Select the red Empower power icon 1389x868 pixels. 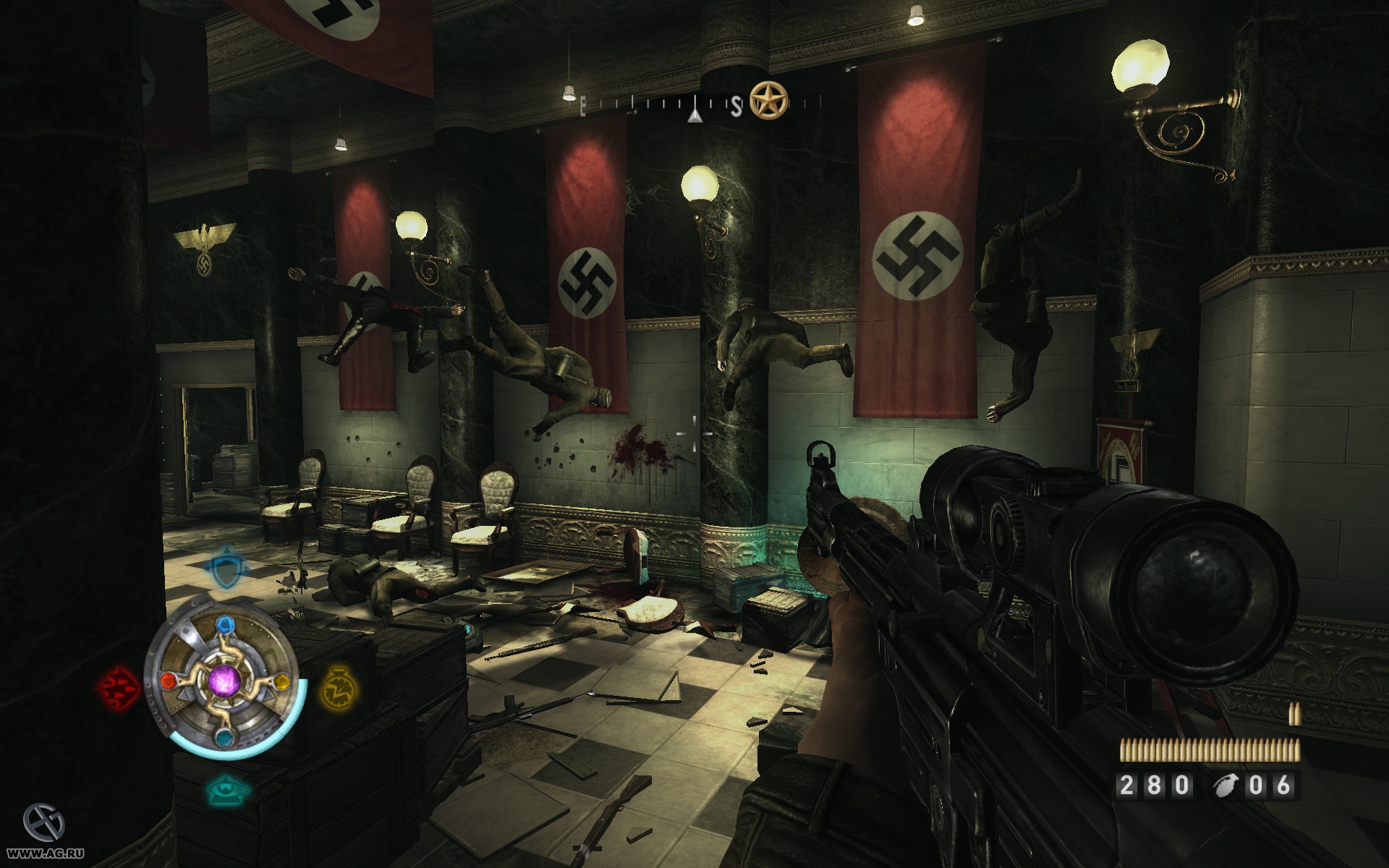(116, 684)
